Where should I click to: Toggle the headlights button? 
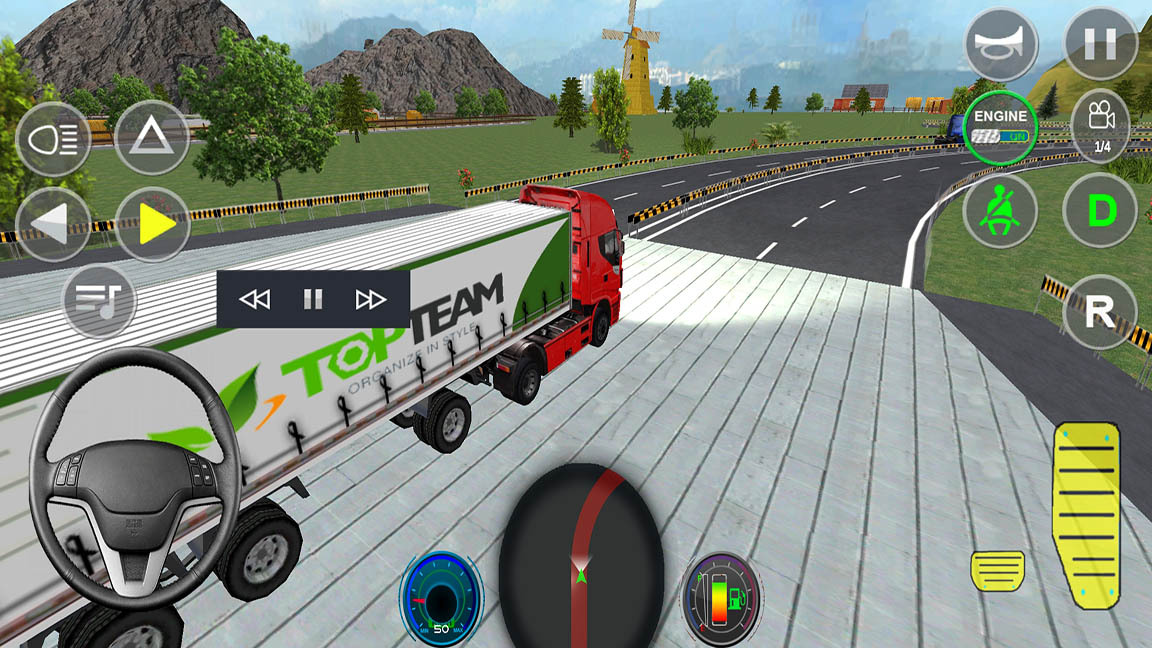click(x=53, y=138)
